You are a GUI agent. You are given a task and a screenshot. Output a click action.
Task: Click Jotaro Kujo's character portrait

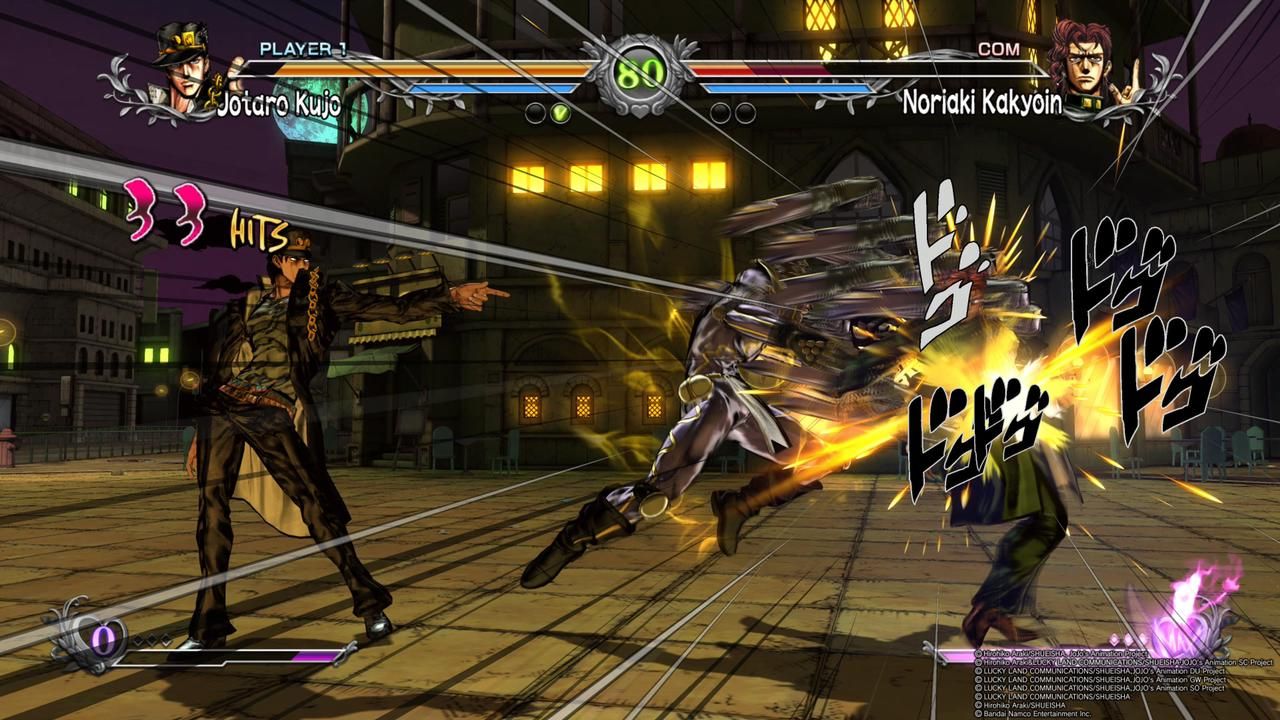point(182,72)
